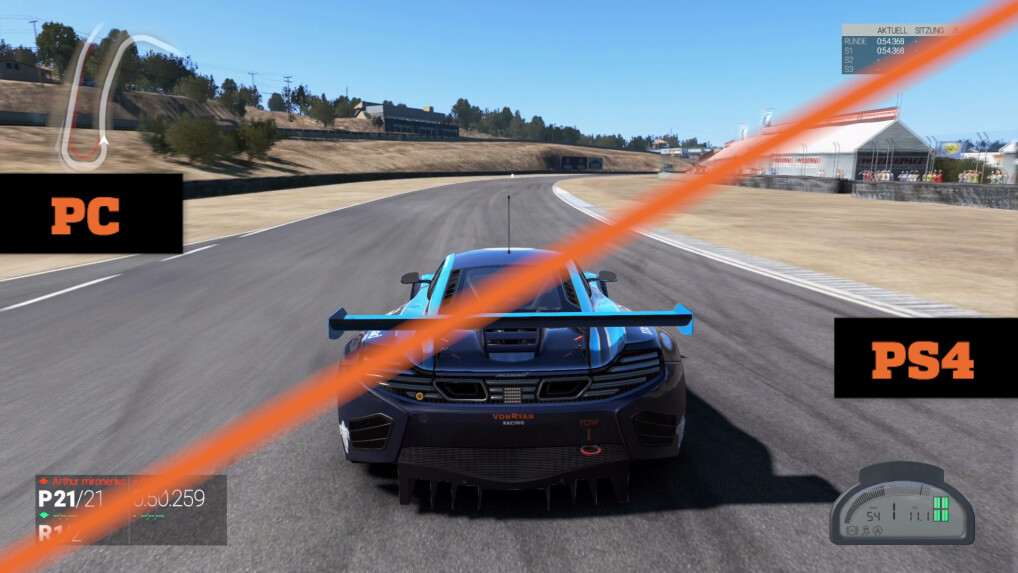The width and height of the screenshot is (1018, 573).
Task: Select the PS4 comparison label
Action: pos(923,359)
